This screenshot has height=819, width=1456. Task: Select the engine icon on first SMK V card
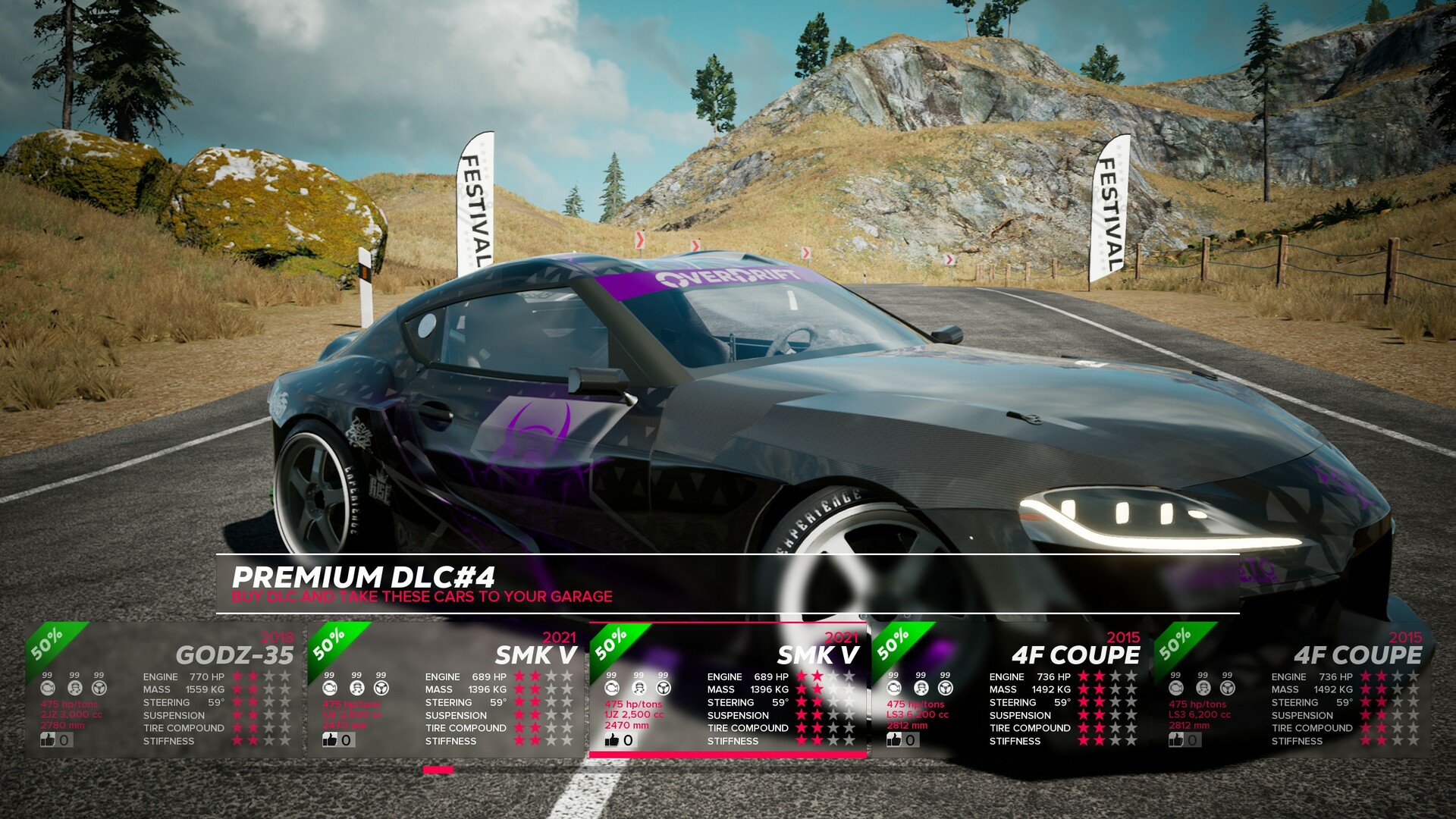tap(329, 688)
